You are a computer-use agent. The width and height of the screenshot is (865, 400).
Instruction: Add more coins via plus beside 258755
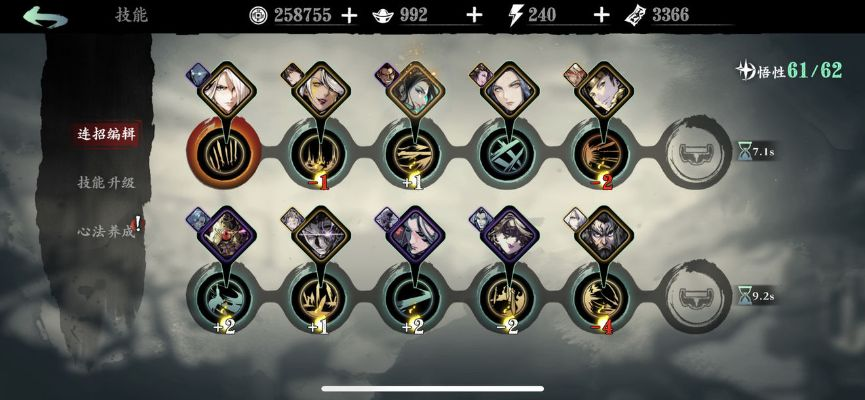[x=349, y=15]
